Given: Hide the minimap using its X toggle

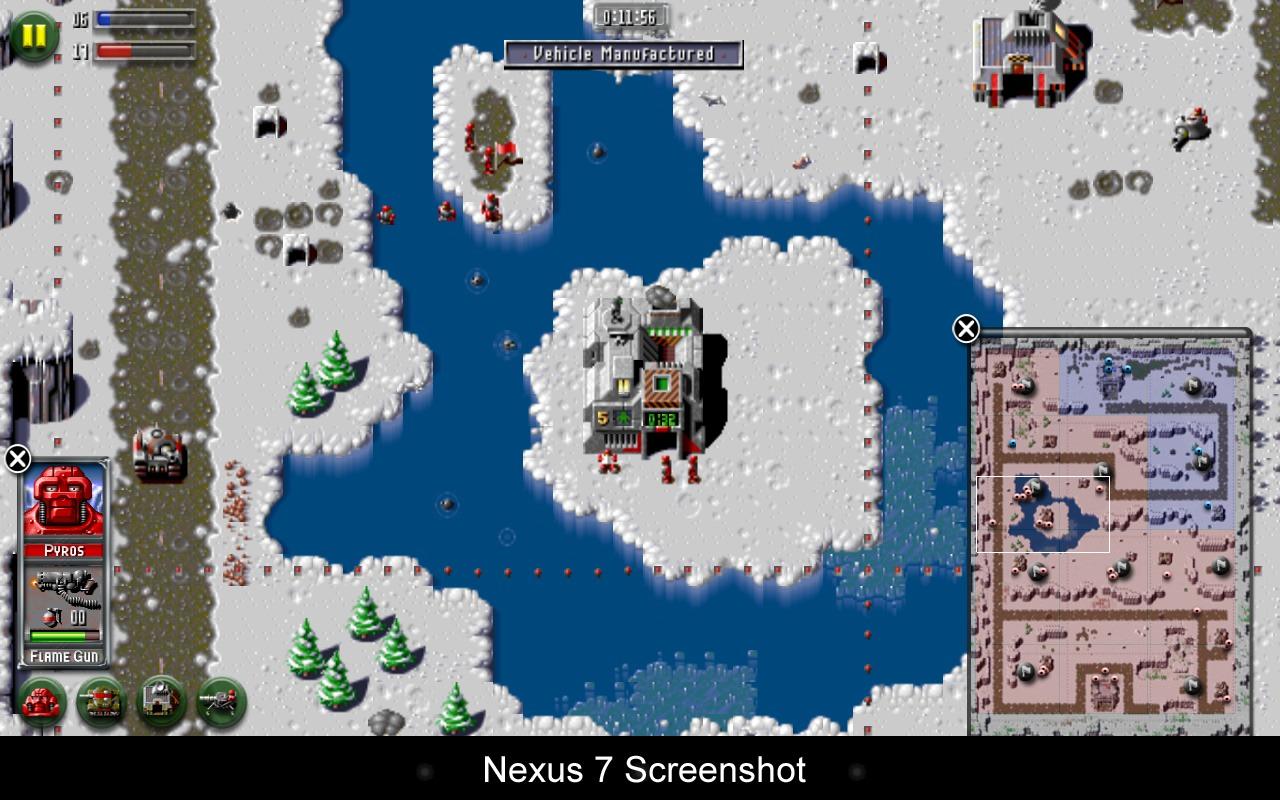Looking at the screenshot, I should 963,326.
